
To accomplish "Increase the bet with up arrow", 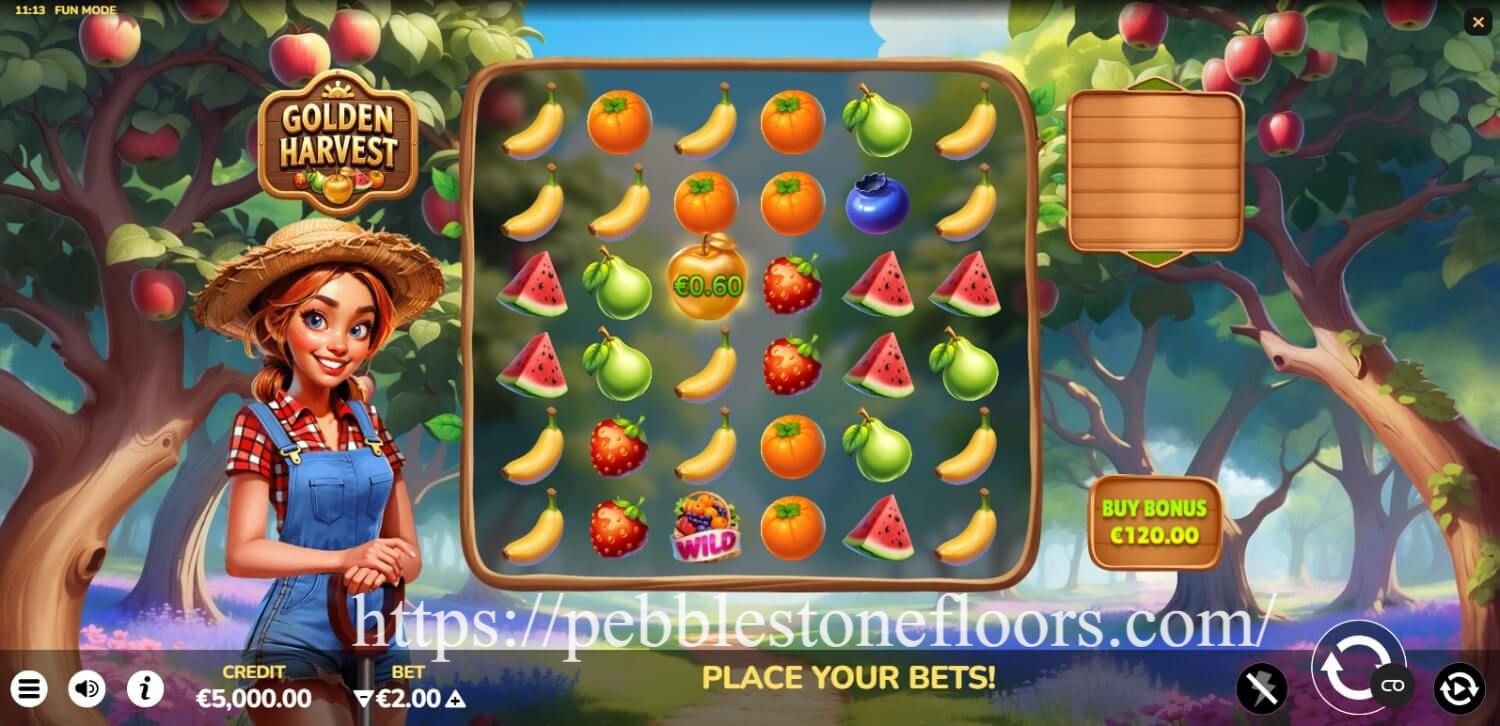I will pos(455,699).
